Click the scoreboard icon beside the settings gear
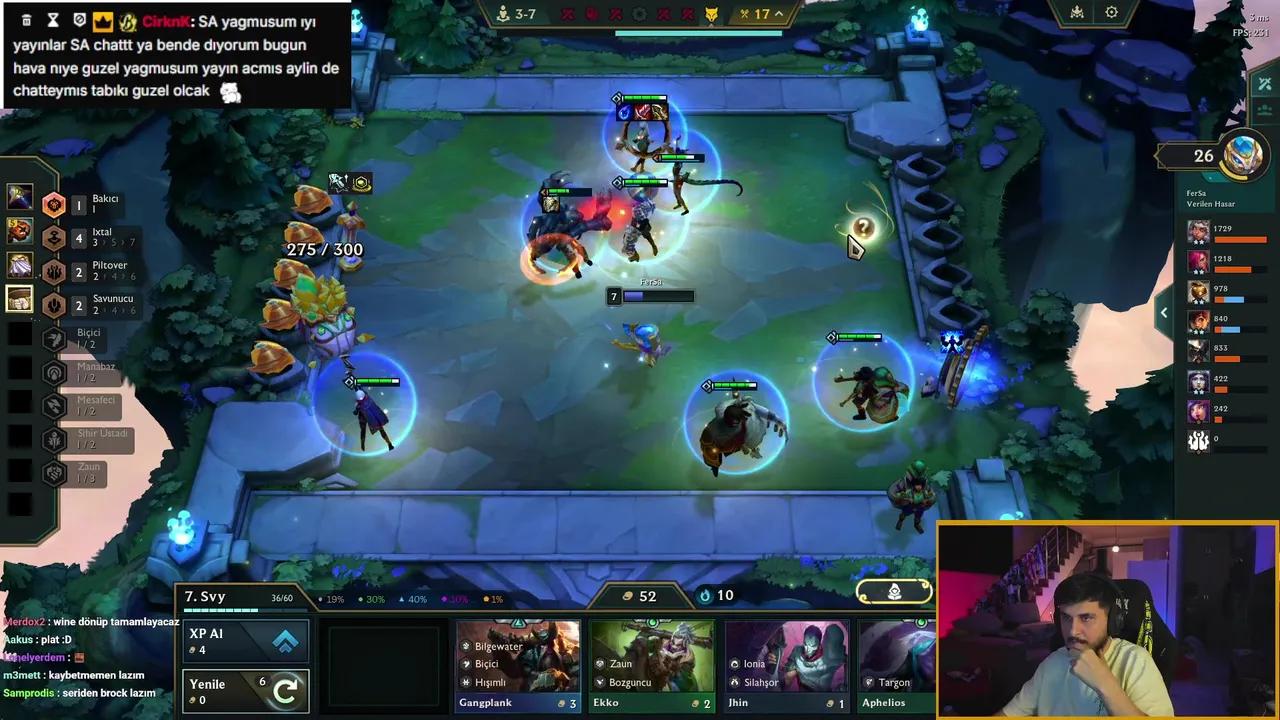Viewport: 1280px width, 720px height. click(1076, 13)
